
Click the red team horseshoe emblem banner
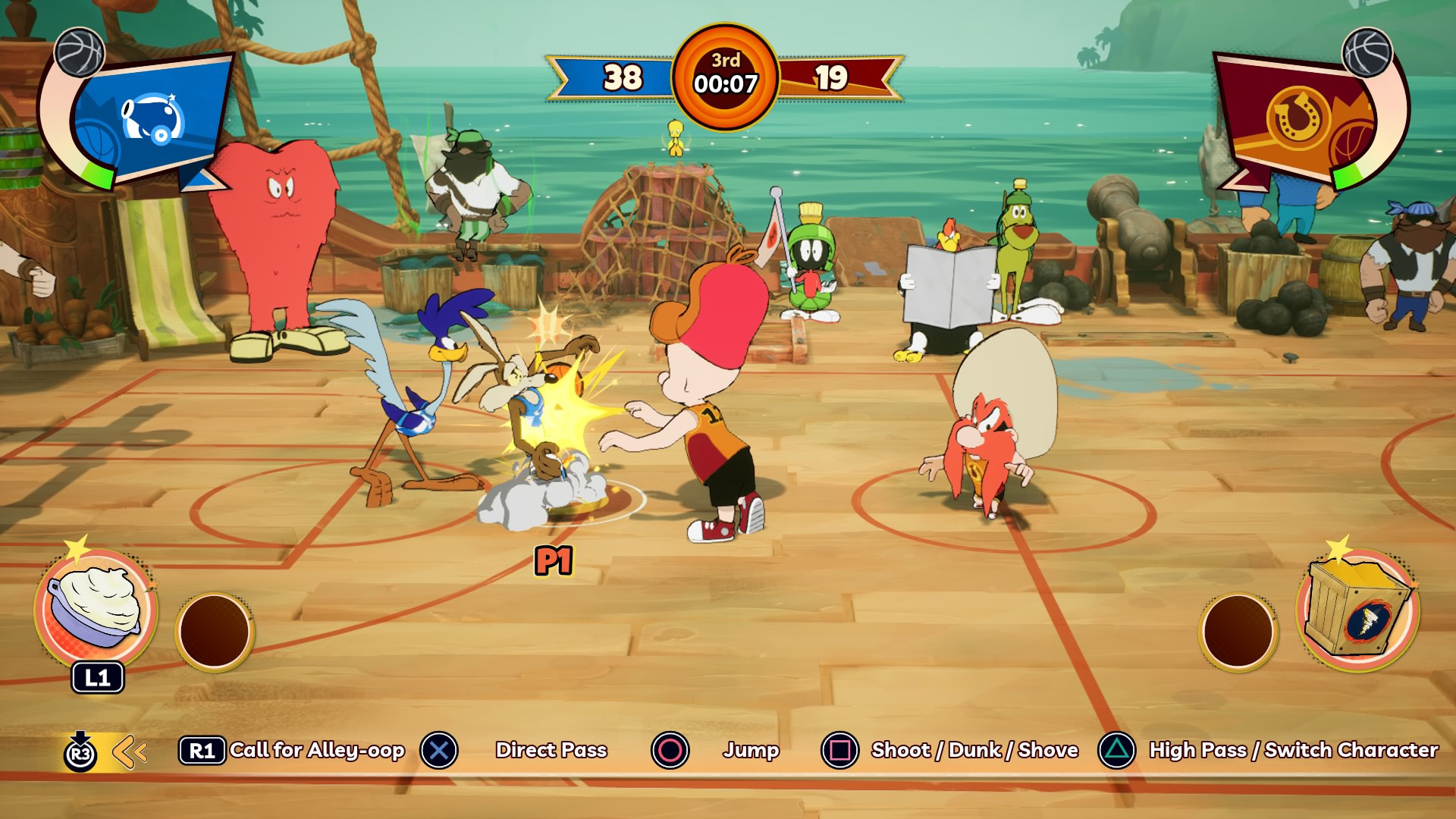pos(1299,120)
